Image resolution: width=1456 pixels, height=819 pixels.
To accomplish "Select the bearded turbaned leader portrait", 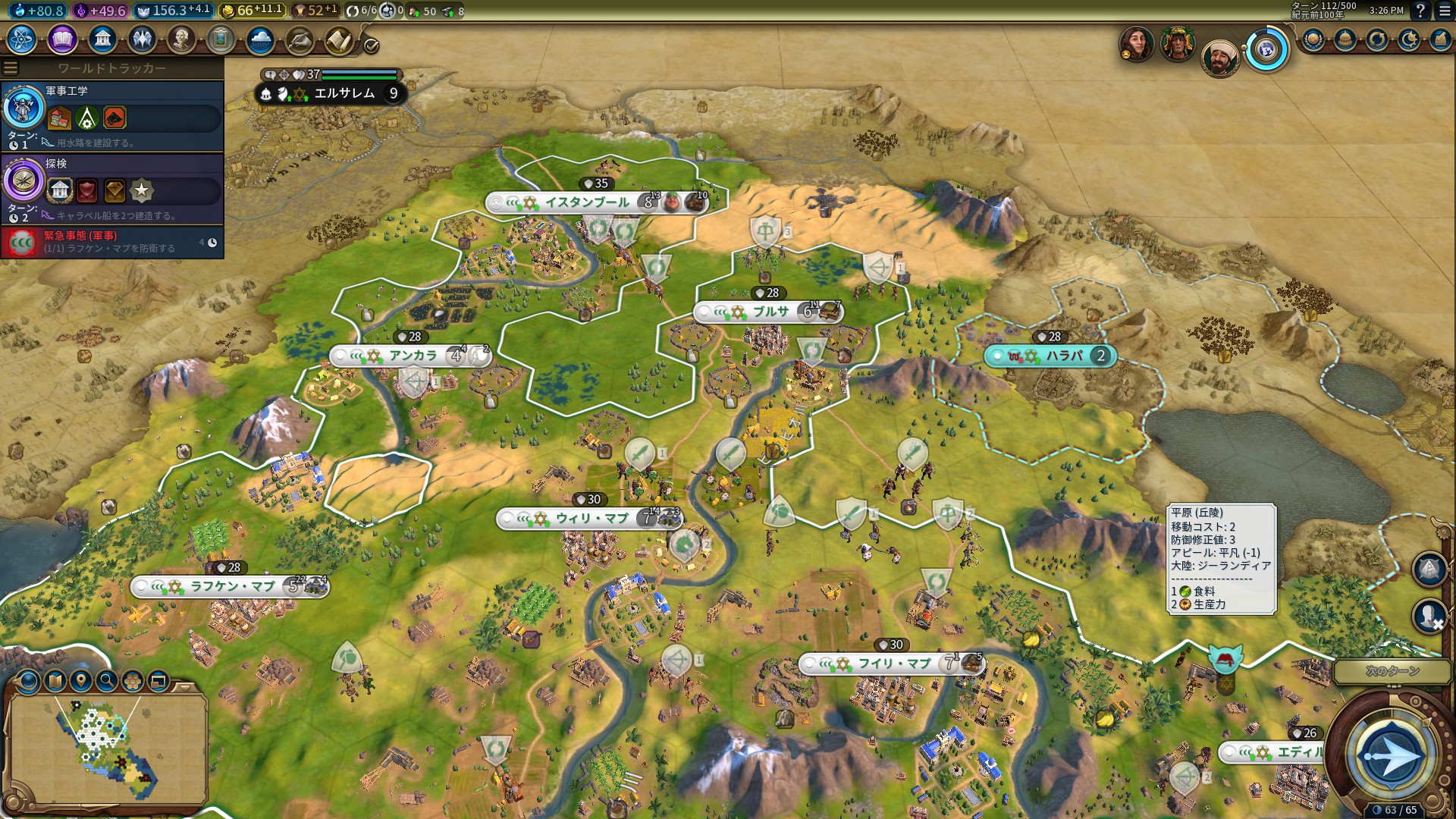I will pyautogui.click(x=1219, y=58).
